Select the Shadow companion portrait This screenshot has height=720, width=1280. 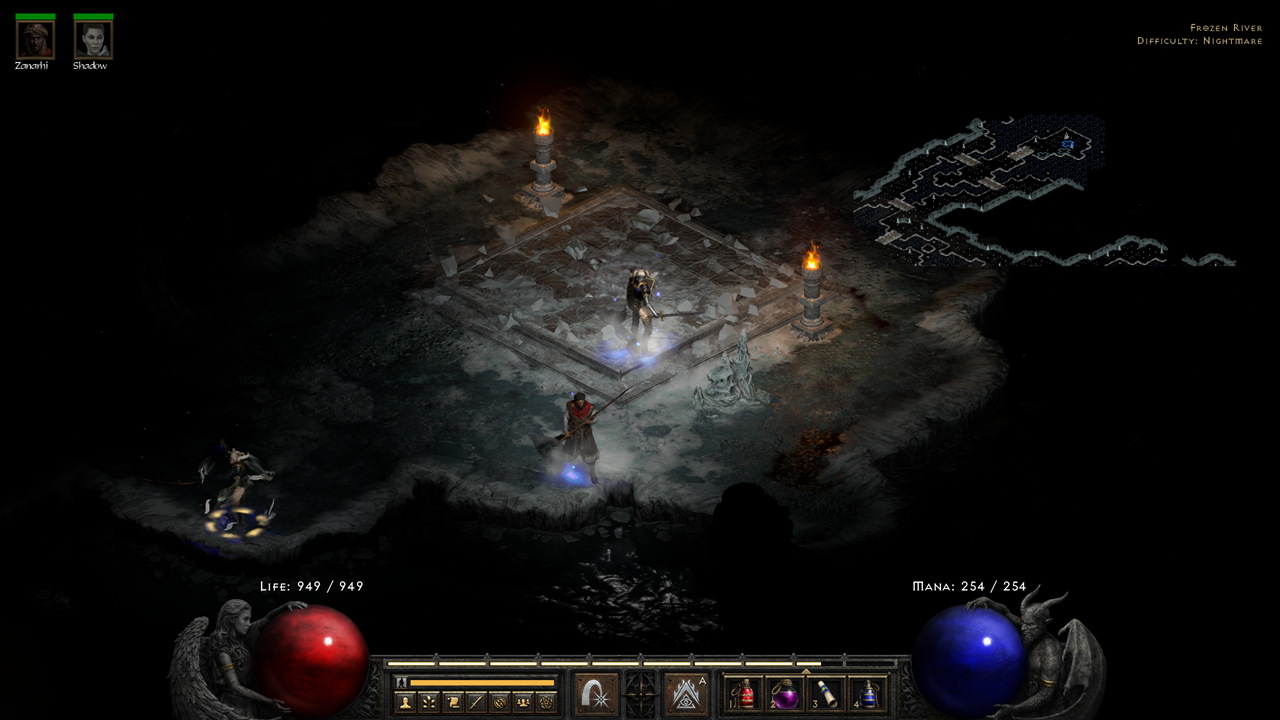pos(93,40)
